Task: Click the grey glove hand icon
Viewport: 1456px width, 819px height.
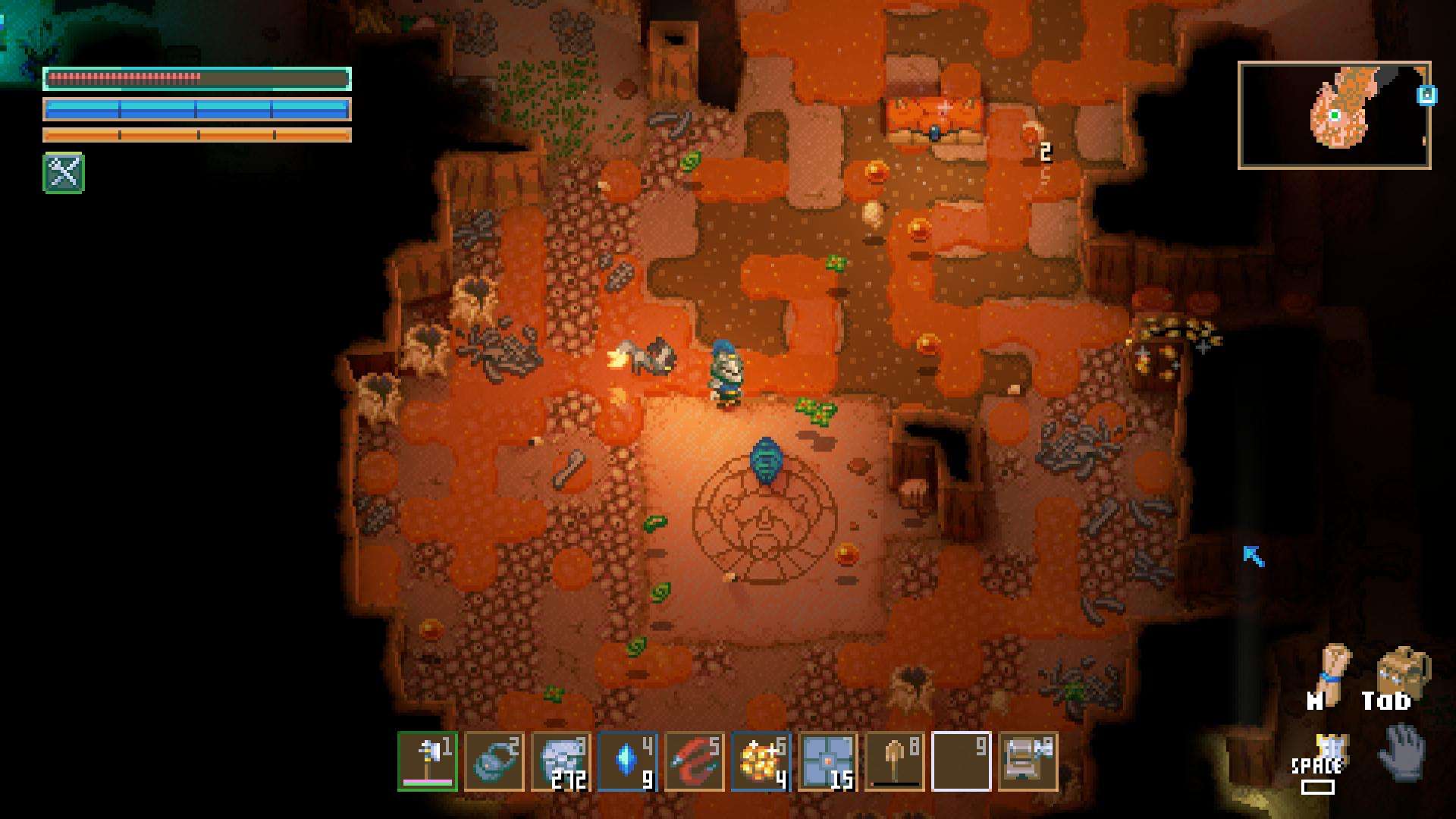Action: click(x=1402, y=751)
